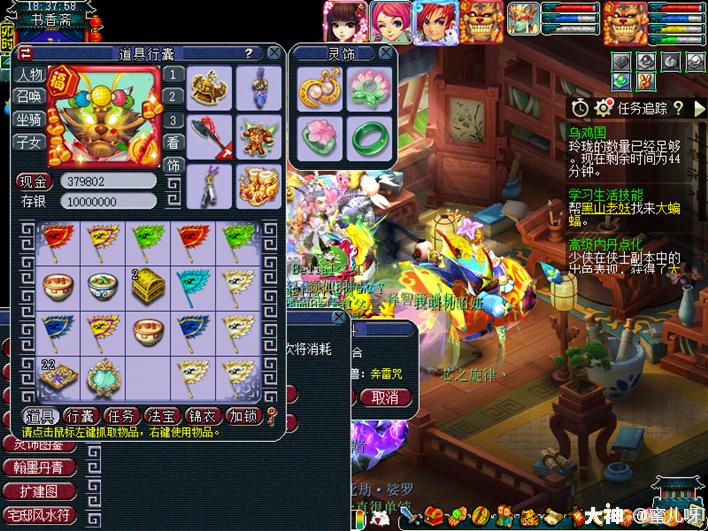The height and width of the screenshot is (531, 708).
Task: Switch to the 法宝 treasures tab
Action: click(161, 415)
